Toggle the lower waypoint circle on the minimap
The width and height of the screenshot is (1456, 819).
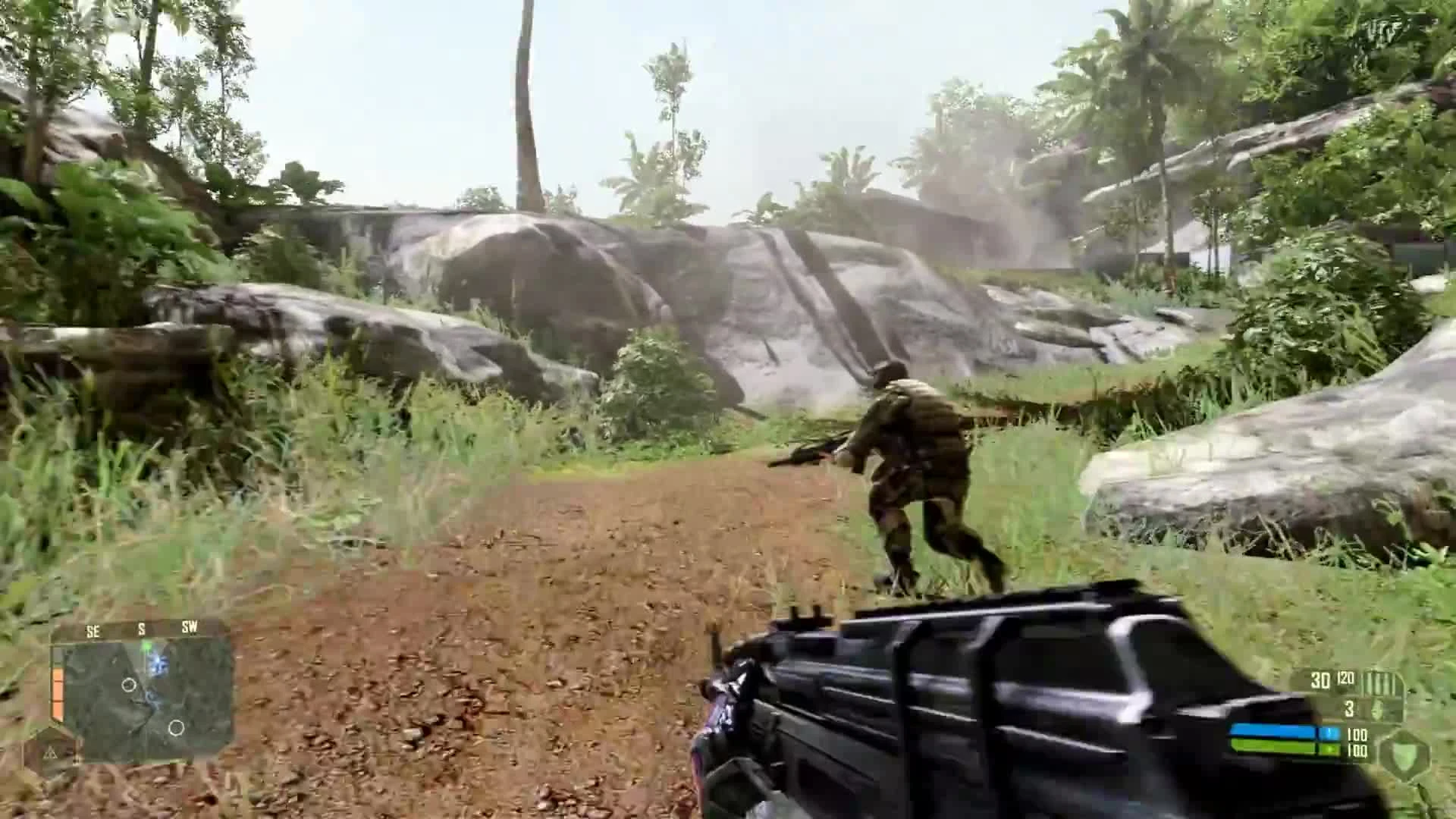point(176,727)
